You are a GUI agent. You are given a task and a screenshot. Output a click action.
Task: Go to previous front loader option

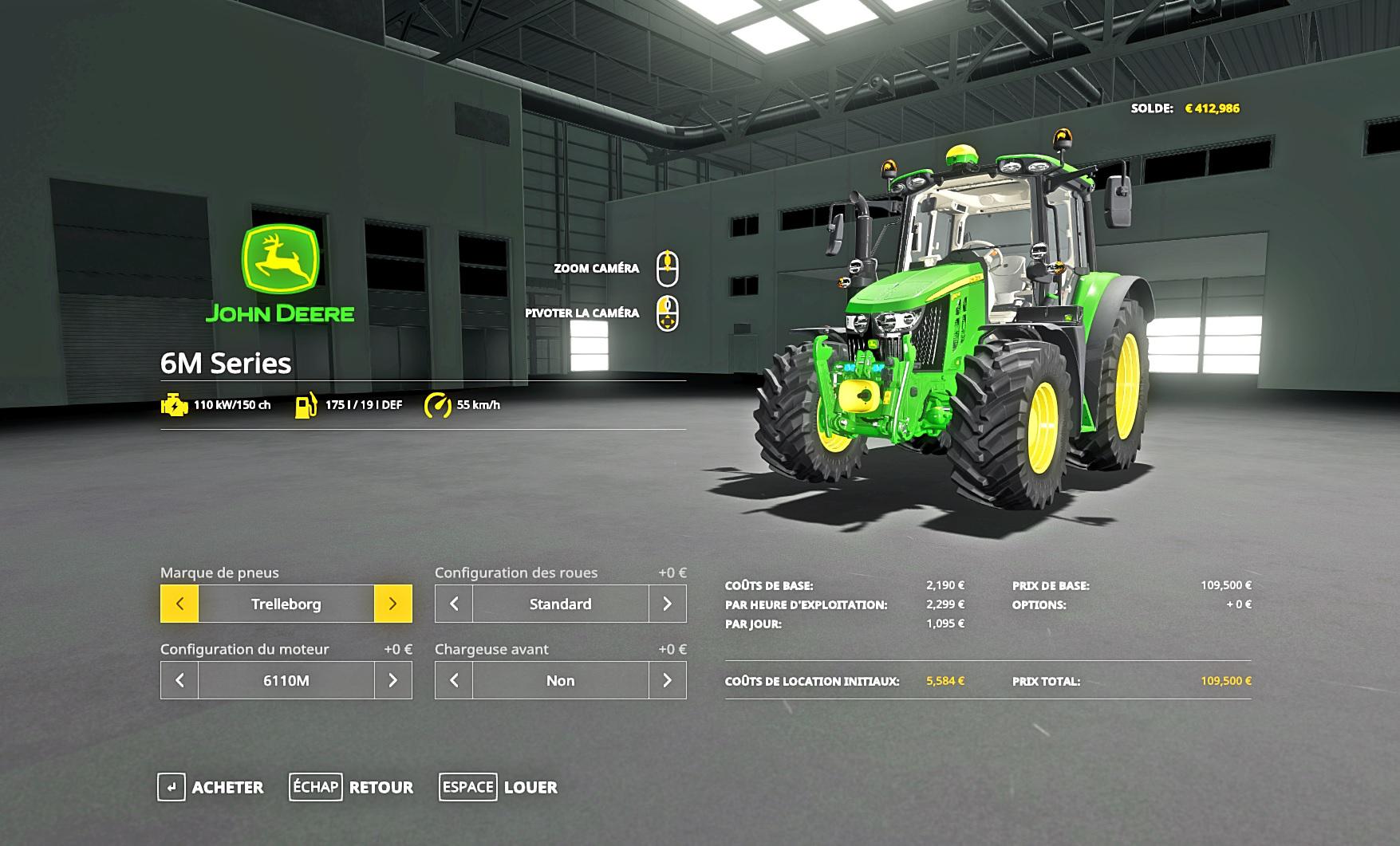[x=454, y=680]
